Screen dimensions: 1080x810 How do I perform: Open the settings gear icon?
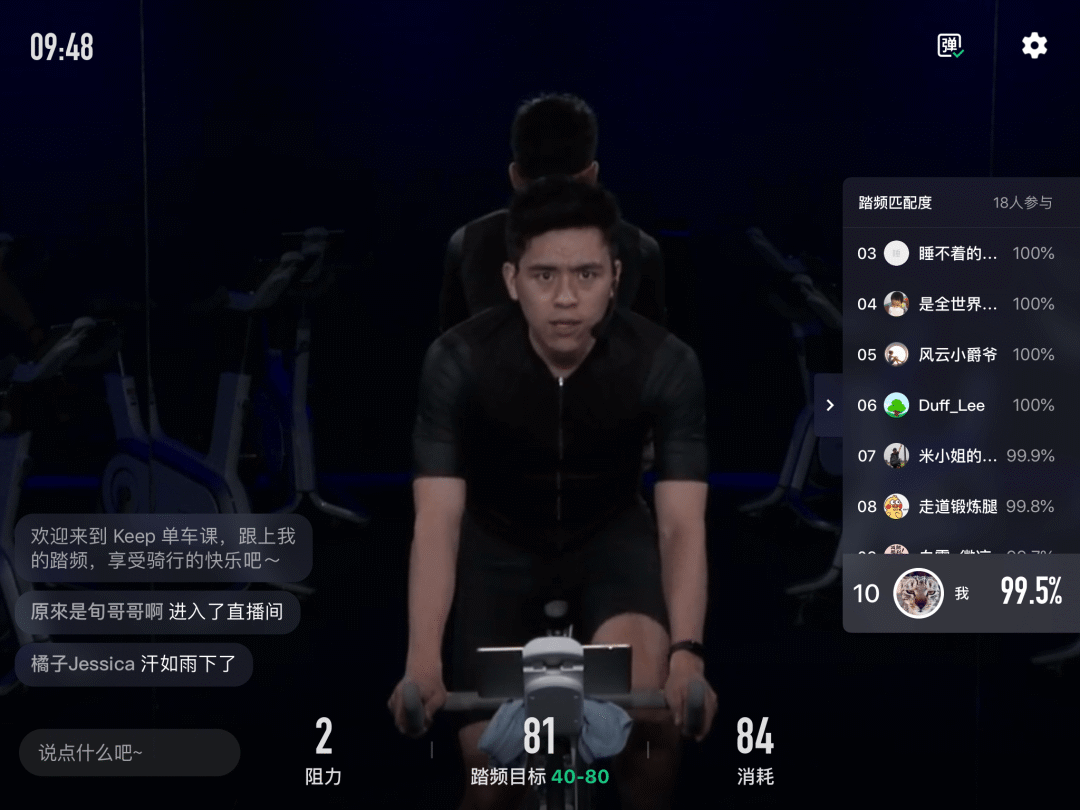click(1034, 46)
